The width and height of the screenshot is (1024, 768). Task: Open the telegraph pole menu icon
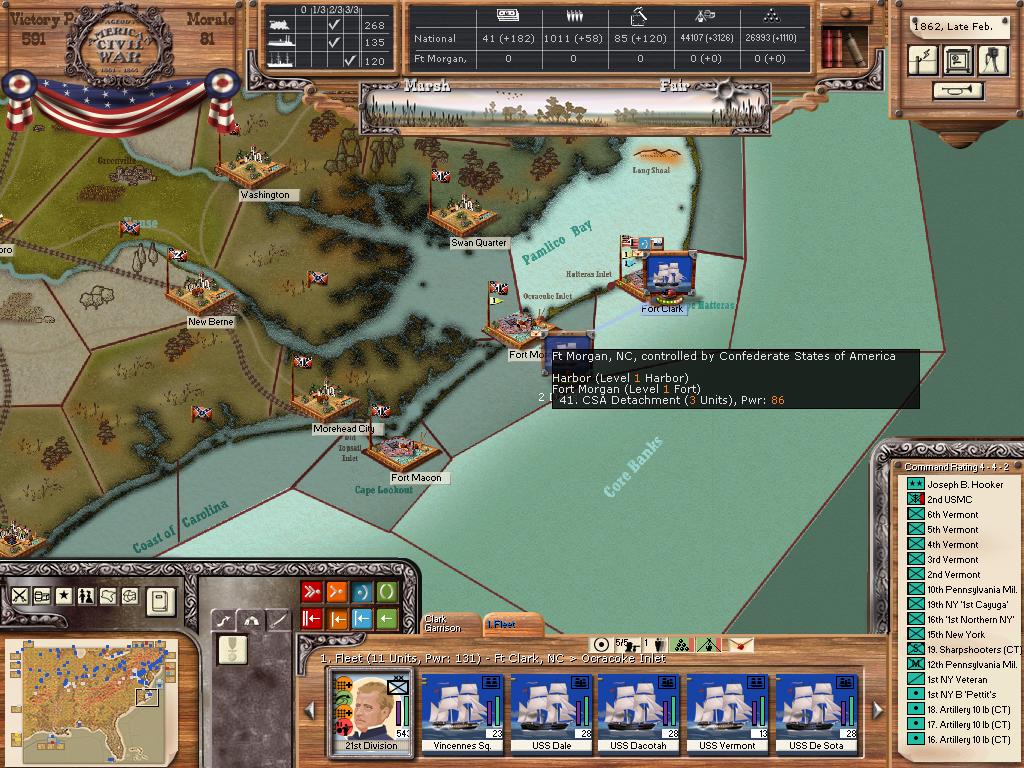[923, 60]
